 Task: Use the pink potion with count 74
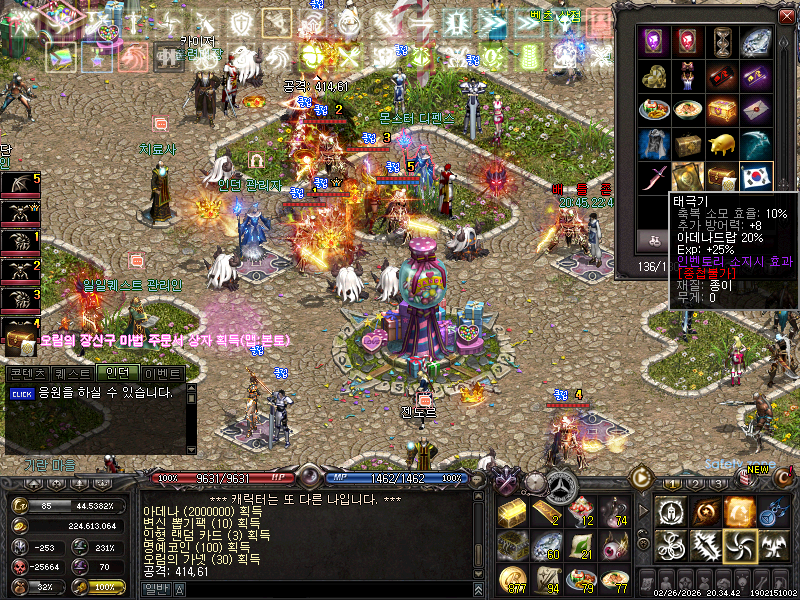(613, 511)
